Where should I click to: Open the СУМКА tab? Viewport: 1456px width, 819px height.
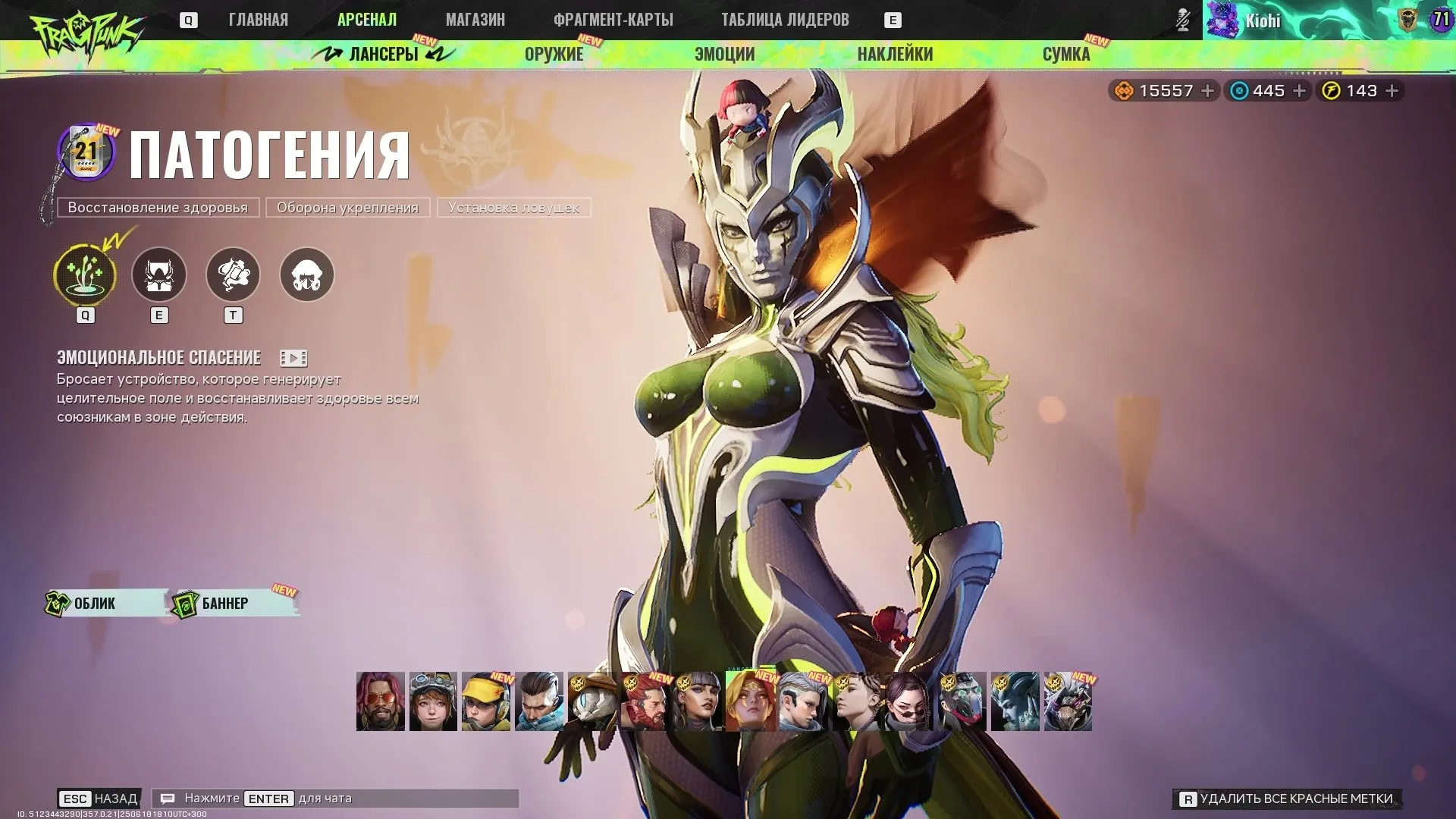(x=1066, y=54)
